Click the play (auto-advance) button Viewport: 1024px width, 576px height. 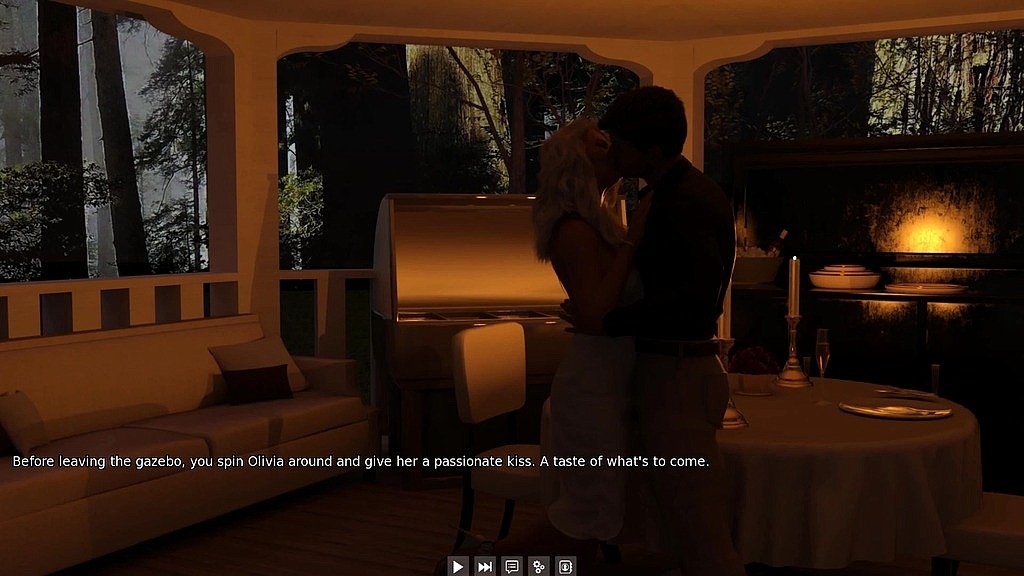pos(458,567)
